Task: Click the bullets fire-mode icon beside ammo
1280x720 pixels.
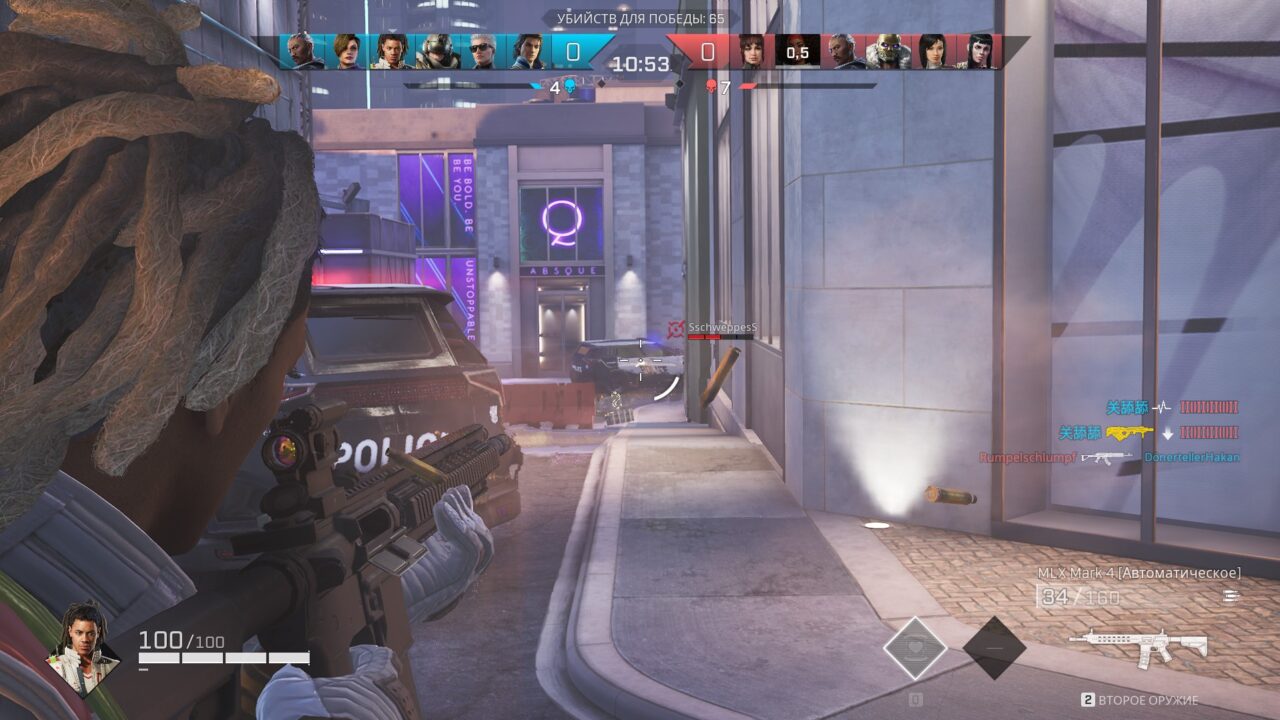Action: click(1230, 597)
